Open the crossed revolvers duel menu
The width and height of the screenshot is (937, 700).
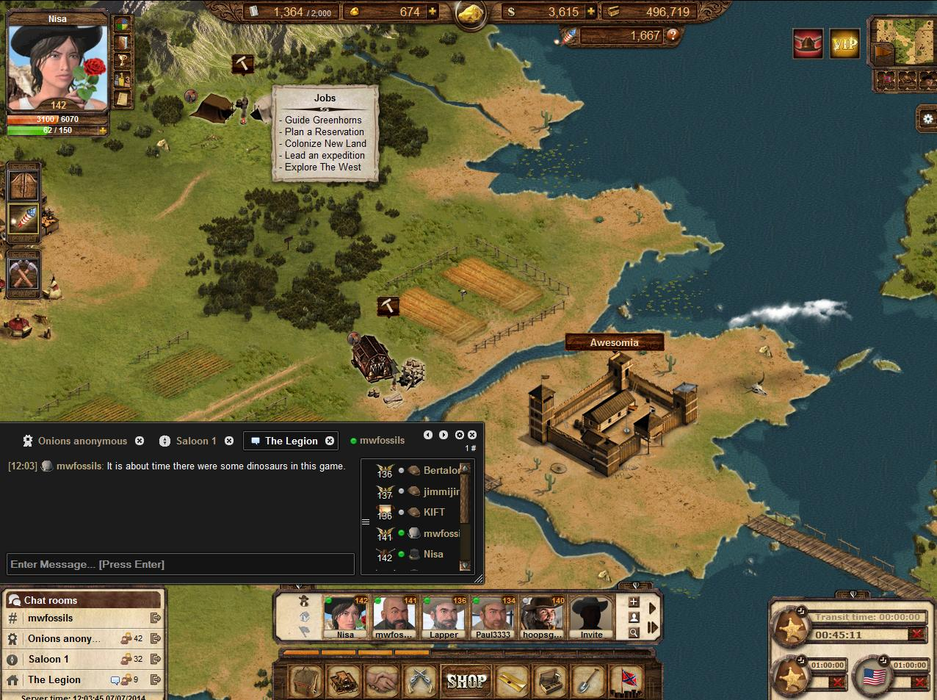point(422,681)
